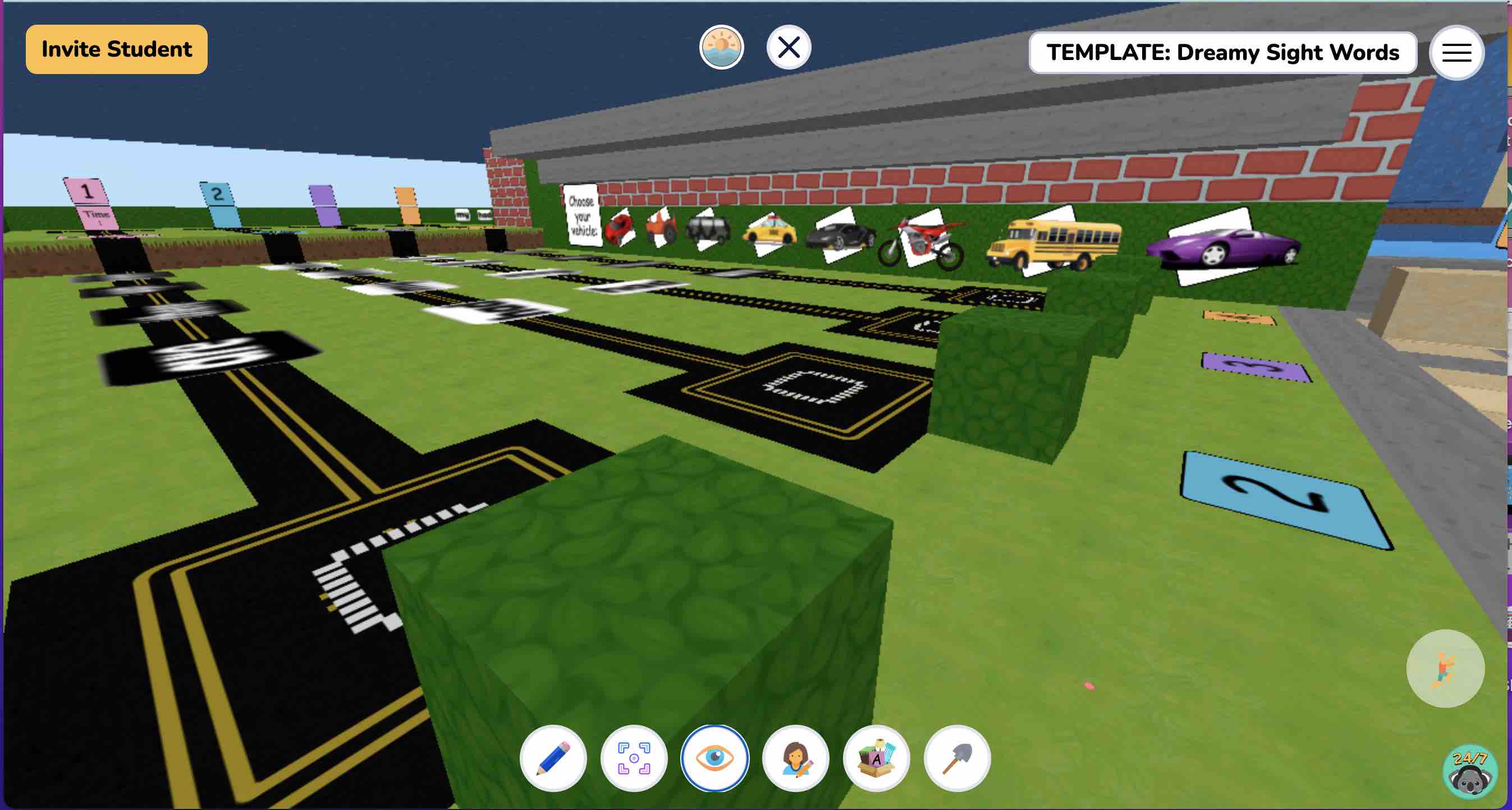
Task: Click the TEMPLATE: Dreamy Sight Words header
Action: [1224, 53]
